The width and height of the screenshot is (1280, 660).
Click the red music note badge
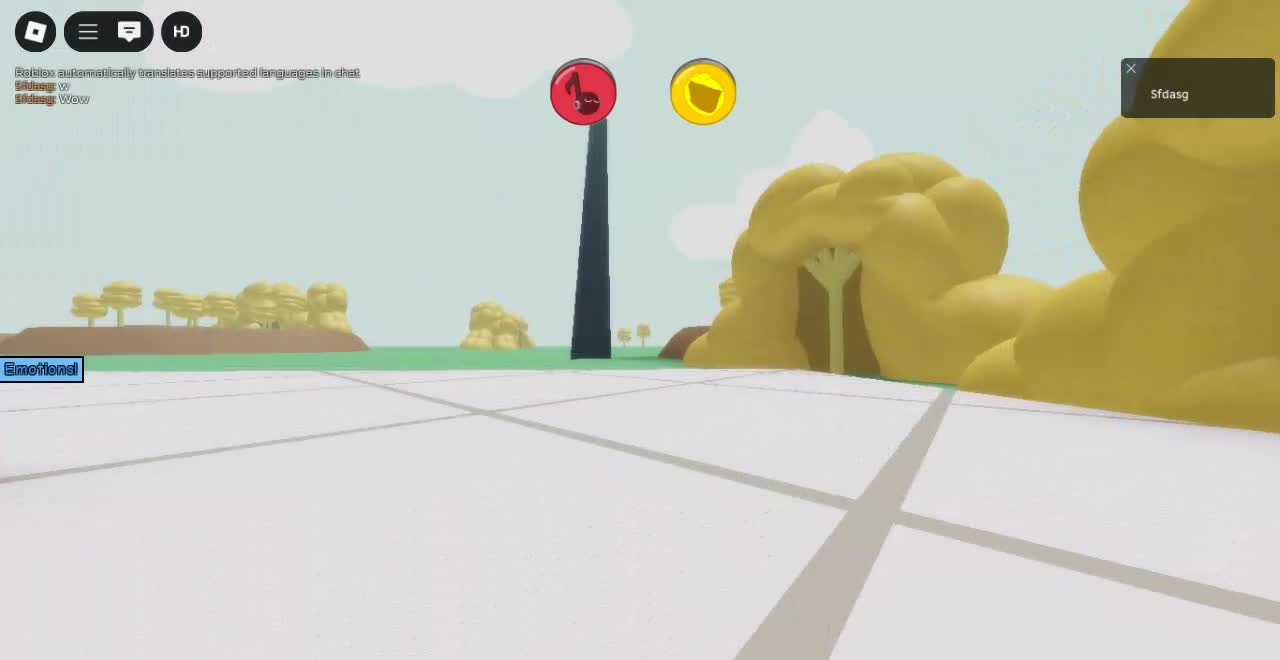tap(583, 93)
